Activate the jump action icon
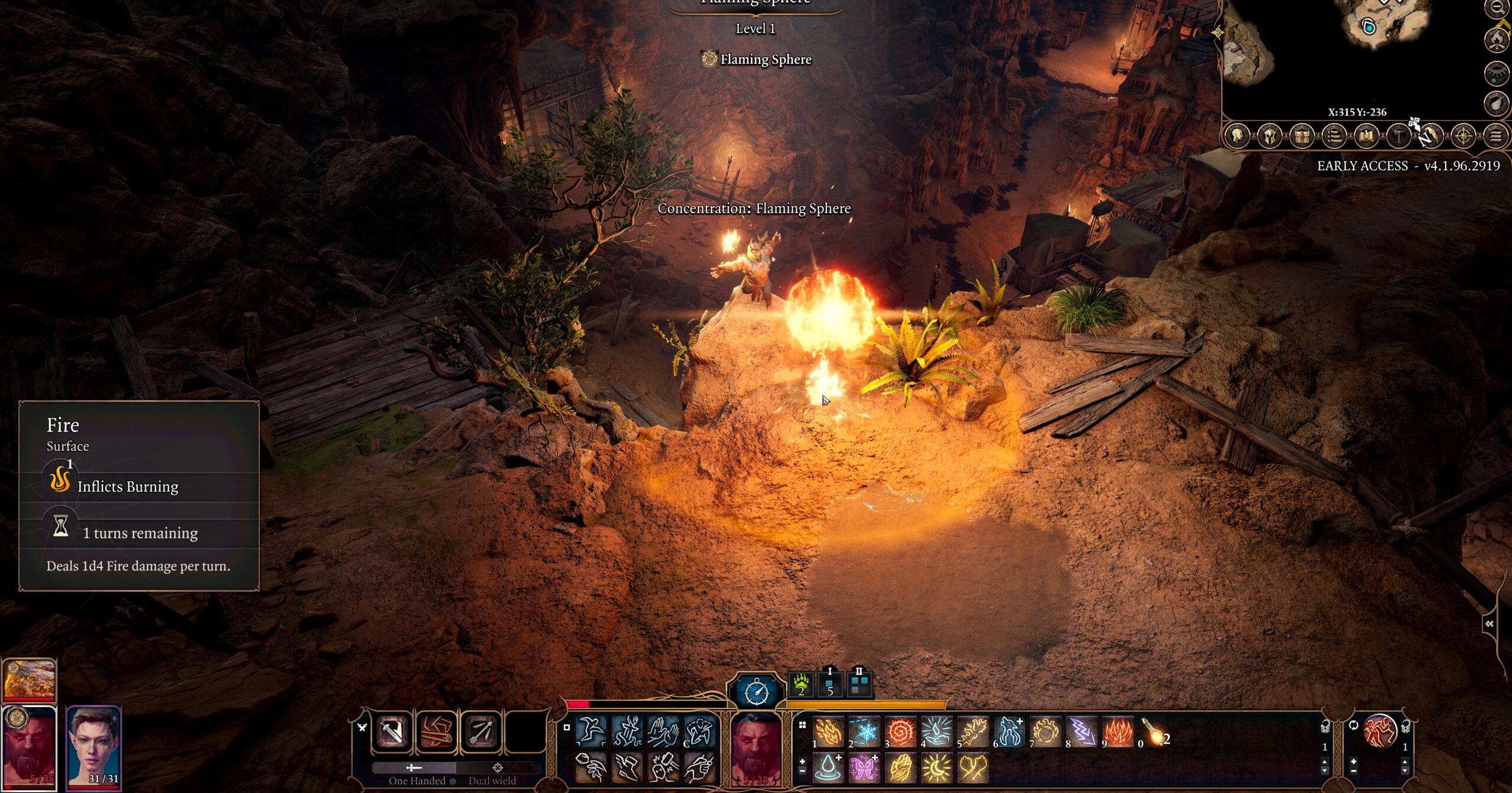 tap(591, 730)
